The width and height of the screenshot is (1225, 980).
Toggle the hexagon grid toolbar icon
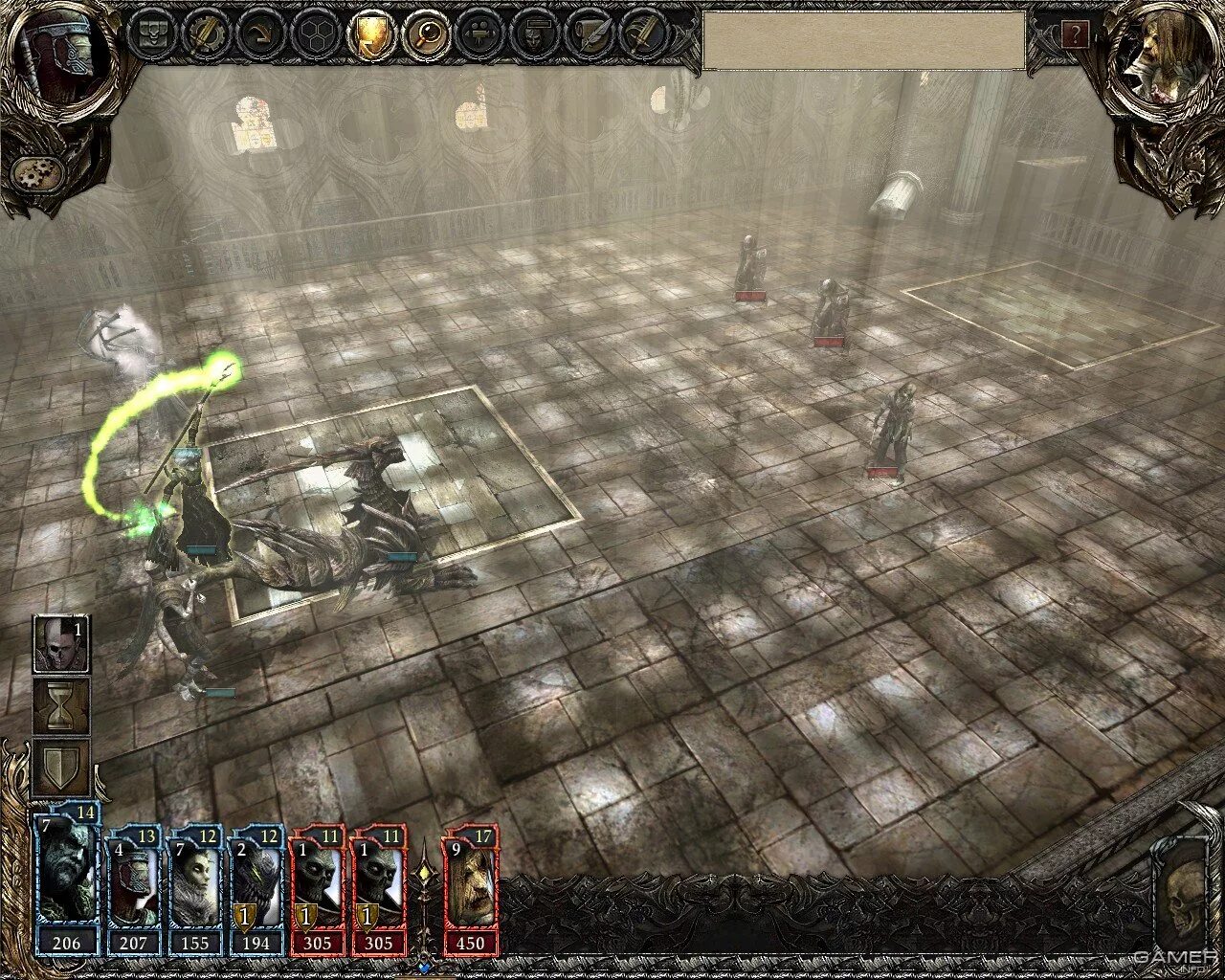tap(315, 35)
